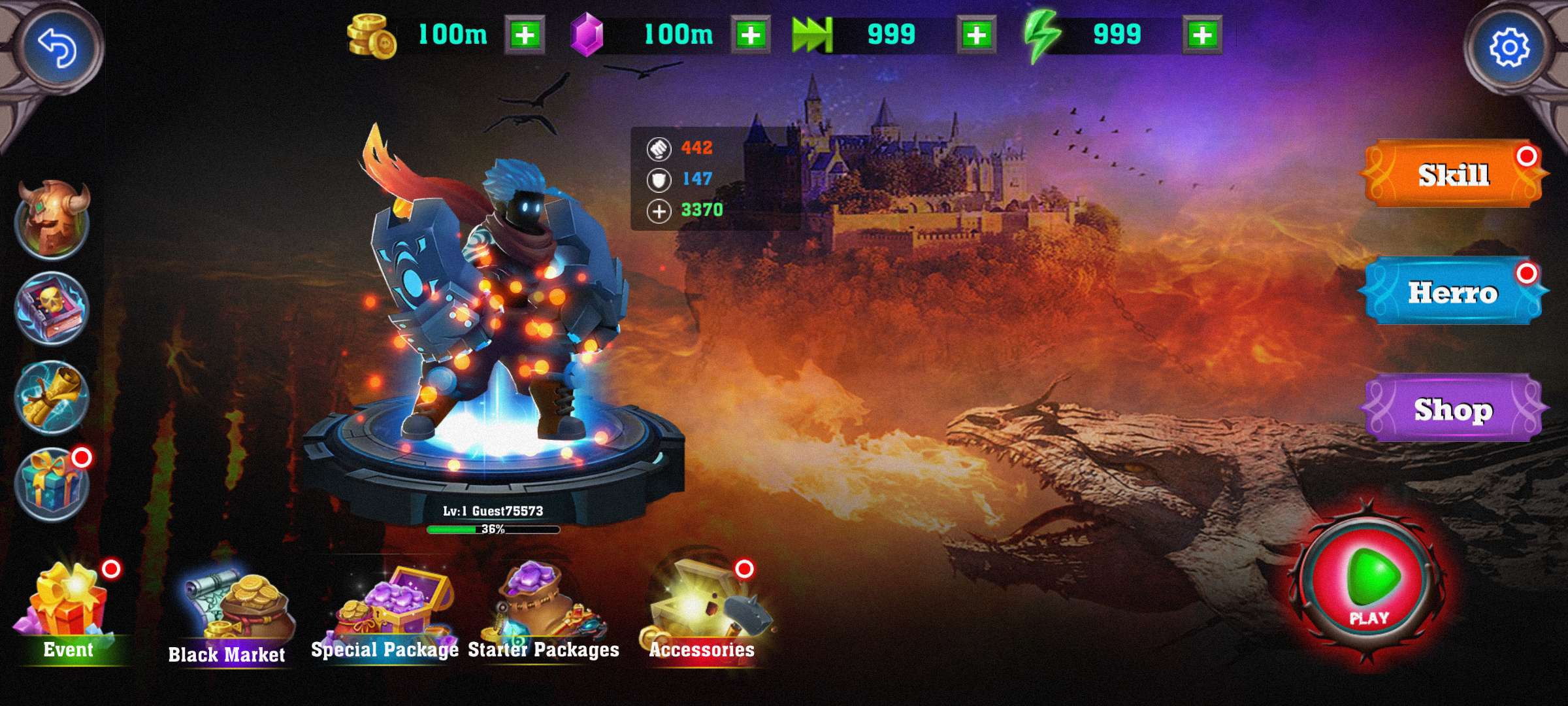The image size is (1568, 706).
Task: Open settings via the gear icon
Action: coord(1509,47)
